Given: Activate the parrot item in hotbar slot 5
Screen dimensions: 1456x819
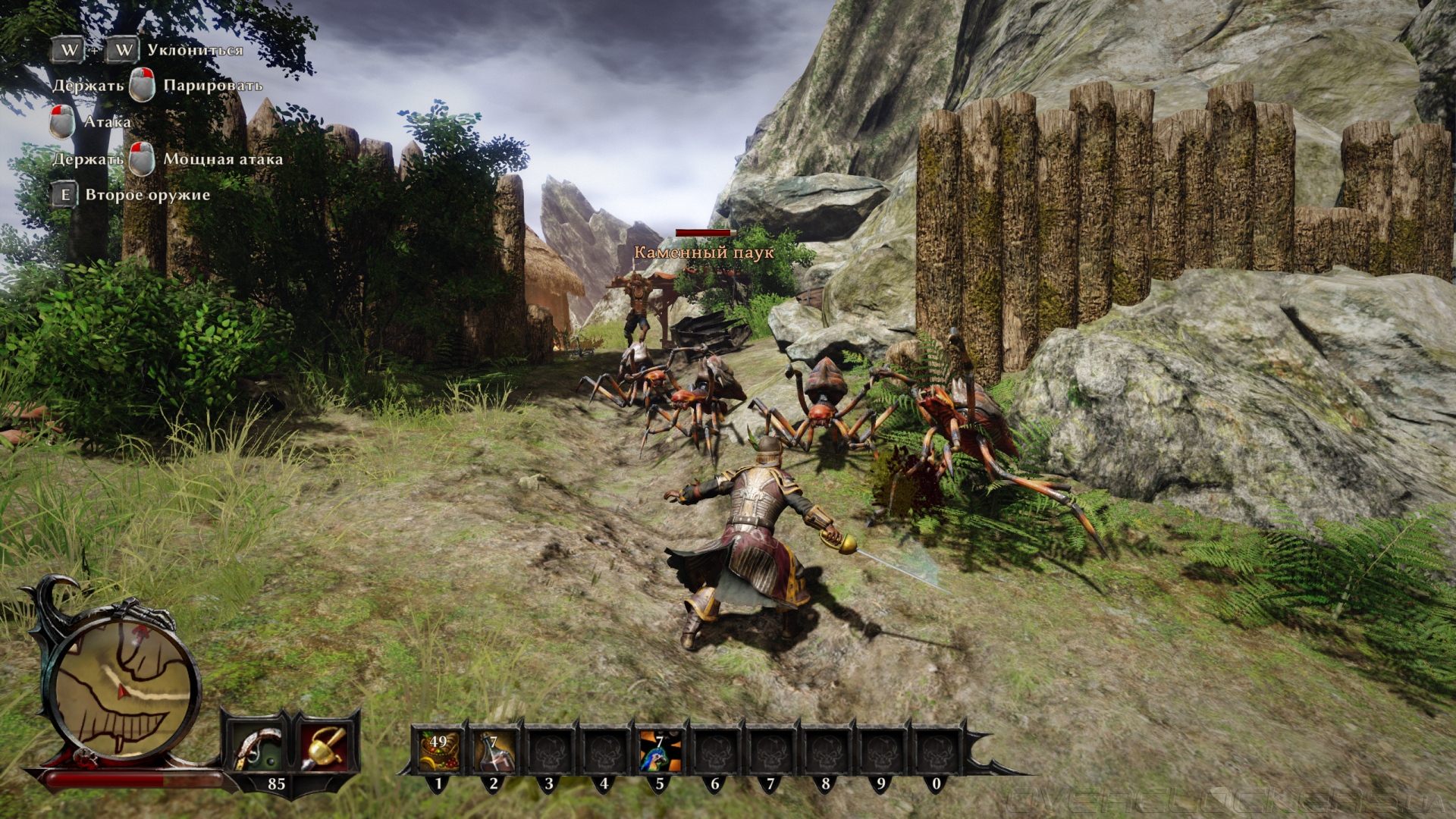Looking at the screenshot, I should tap(659, 752).
